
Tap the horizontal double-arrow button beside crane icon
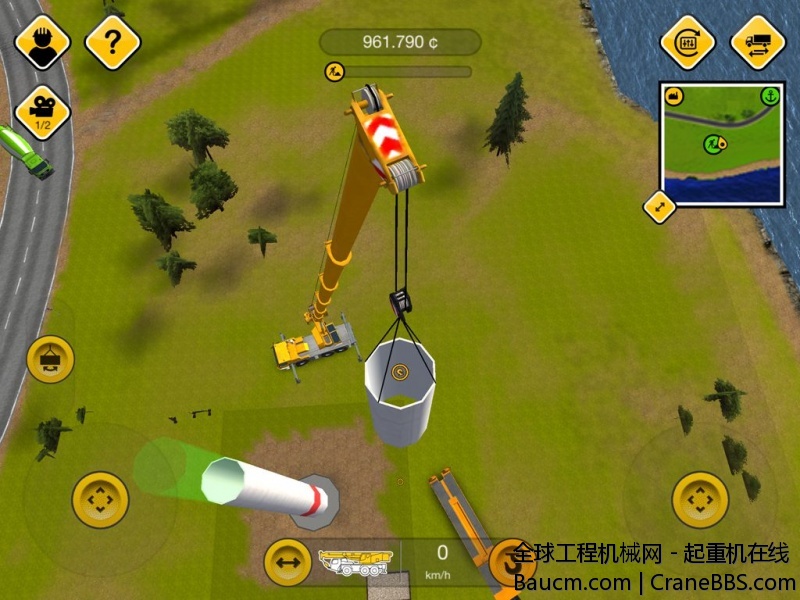[287, 562]
